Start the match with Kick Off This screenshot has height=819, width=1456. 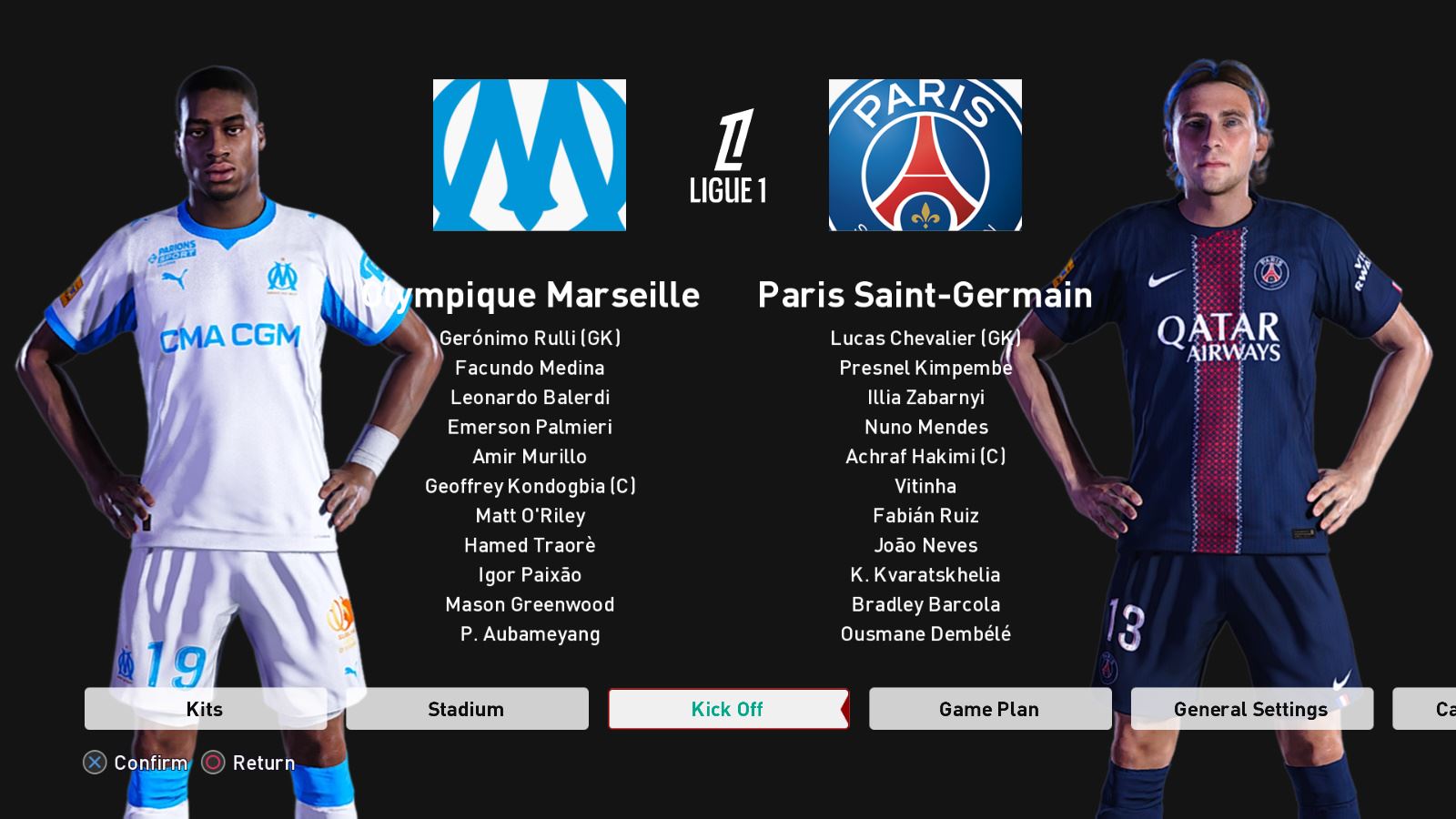click(x=727, y=709)
